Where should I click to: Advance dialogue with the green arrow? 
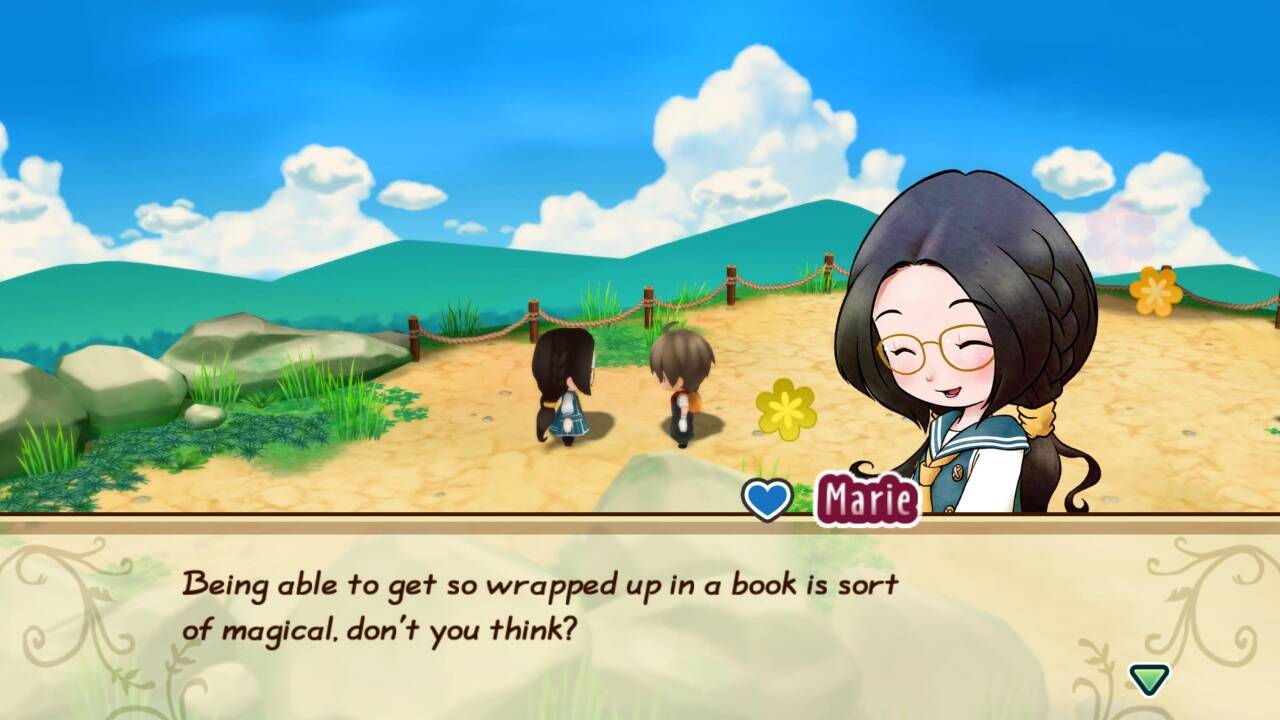click(1149, 679)
